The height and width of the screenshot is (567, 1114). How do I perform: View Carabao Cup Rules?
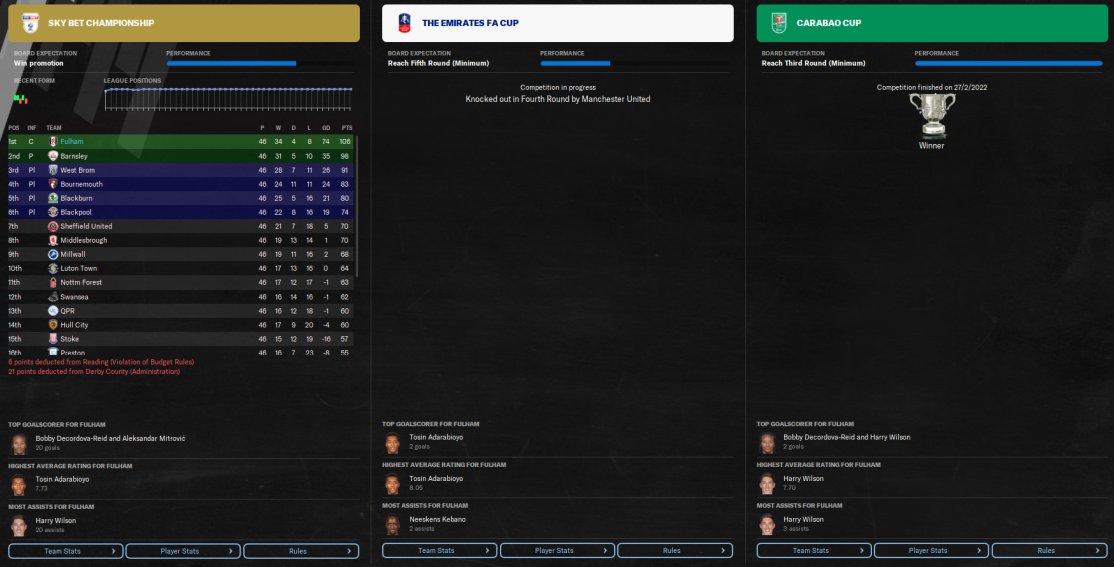pos(1049,550)
